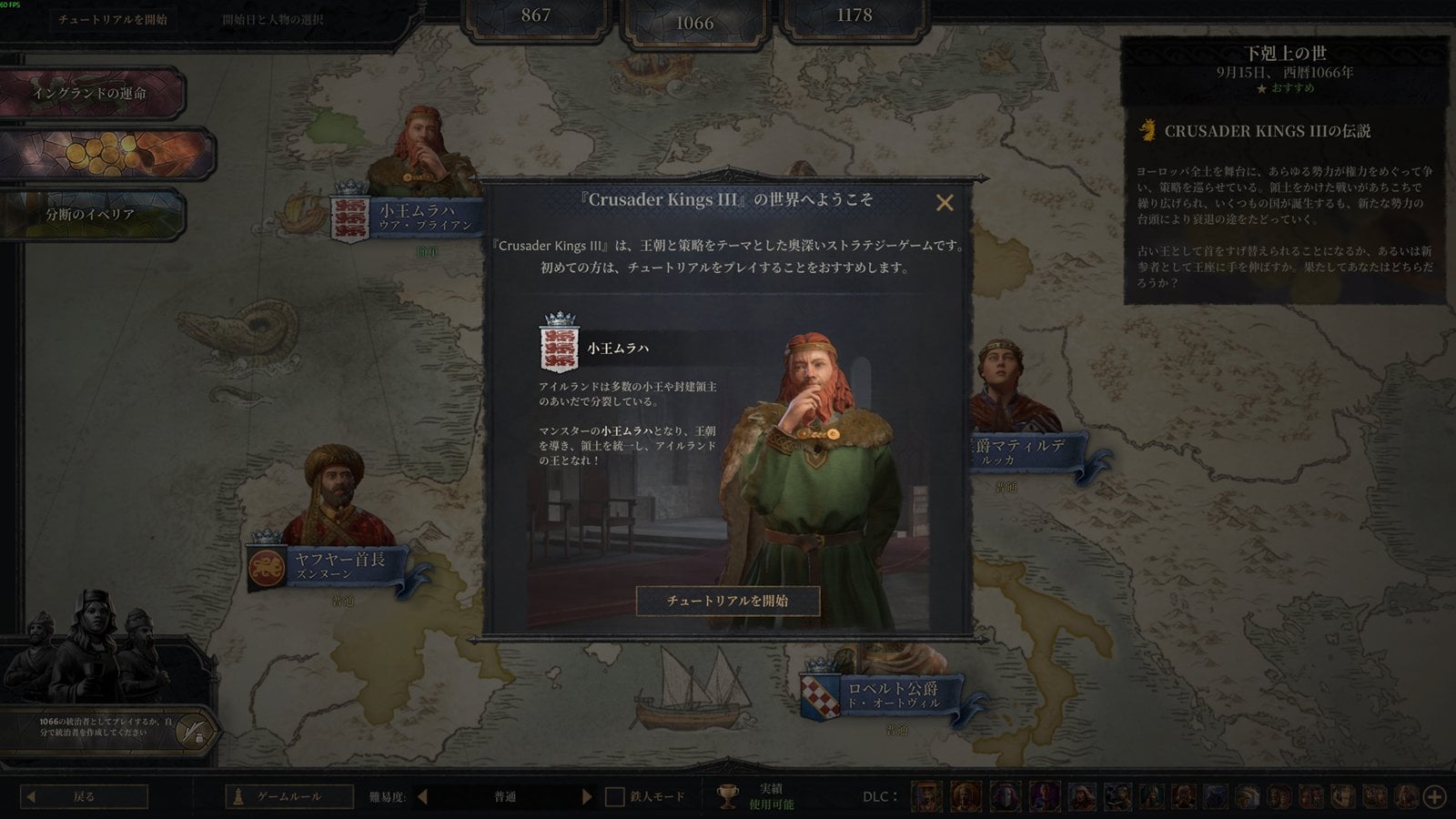Click the チュートリアルを開始 tab at top-left
Screen dimensions: 1456x819
coord(113,19)
